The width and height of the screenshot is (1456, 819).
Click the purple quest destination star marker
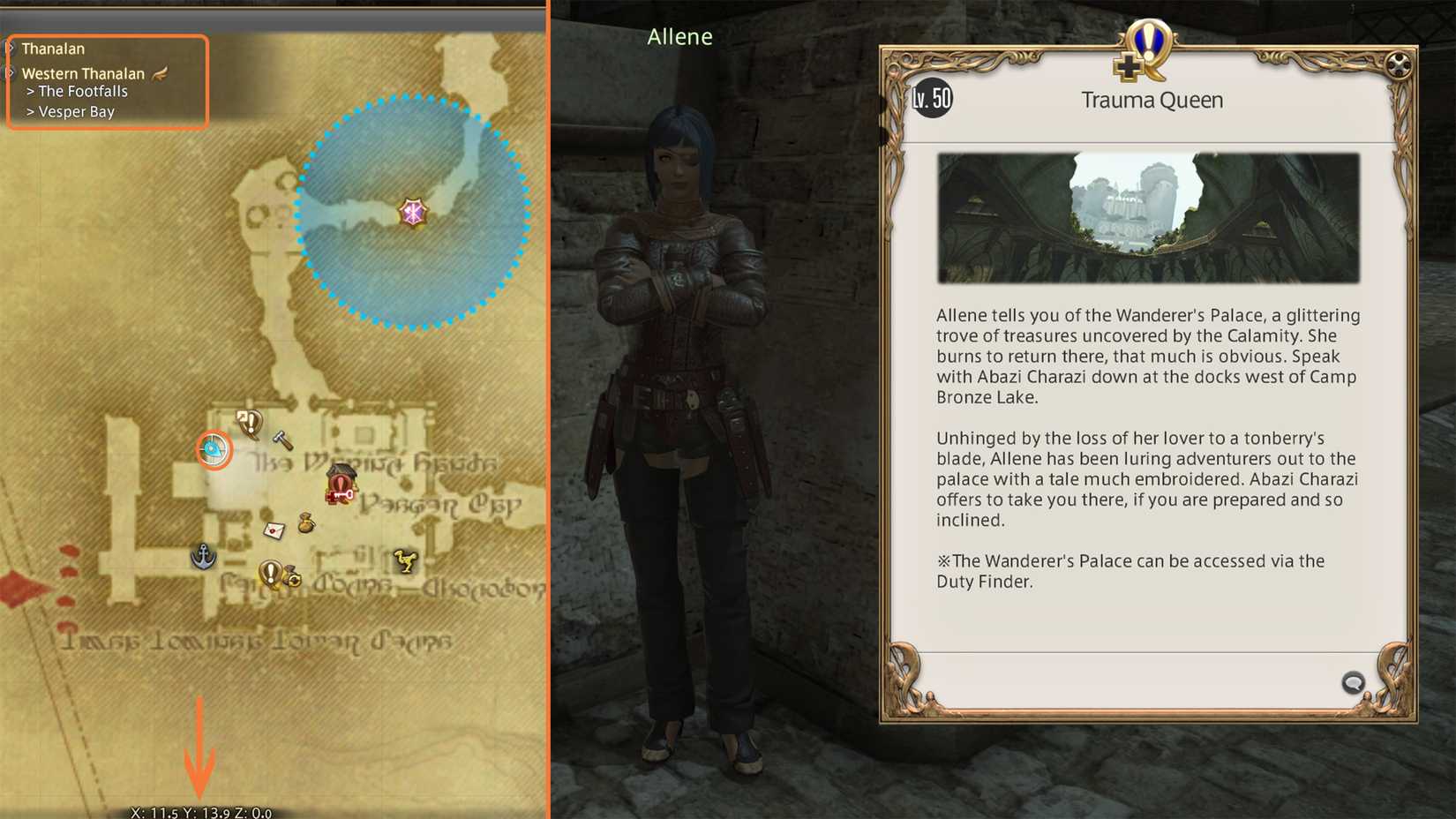point(415,212)
